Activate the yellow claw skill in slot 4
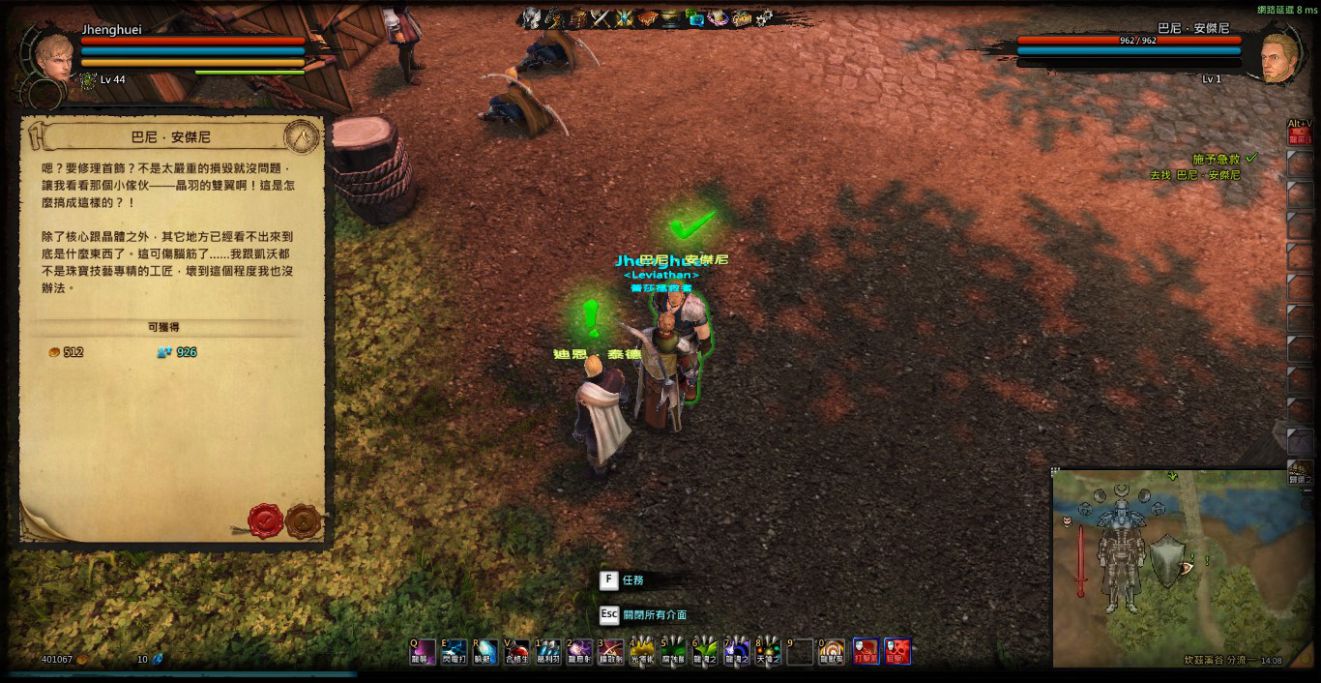1321x683 pixels. pyautogui.click(x=641, y=652)
